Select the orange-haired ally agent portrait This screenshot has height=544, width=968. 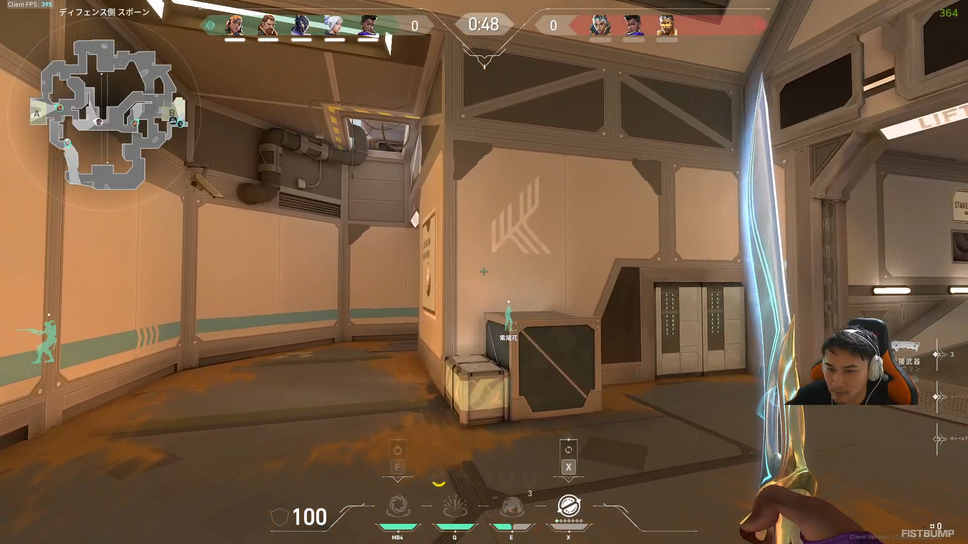tap(234, 26)
